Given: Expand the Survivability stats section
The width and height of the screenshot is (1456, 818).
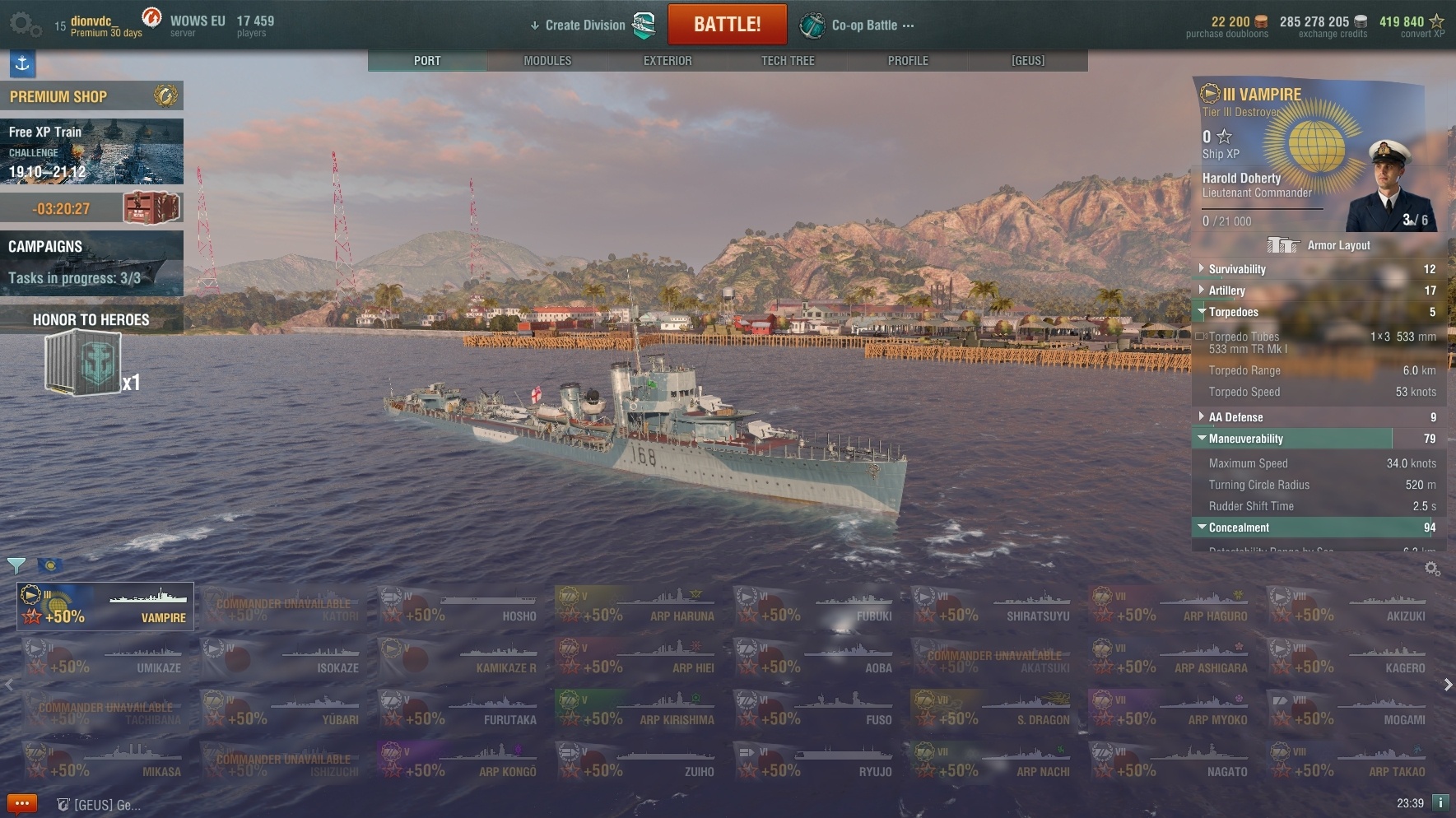Looking at the screenshot, I should point(1237,269).
